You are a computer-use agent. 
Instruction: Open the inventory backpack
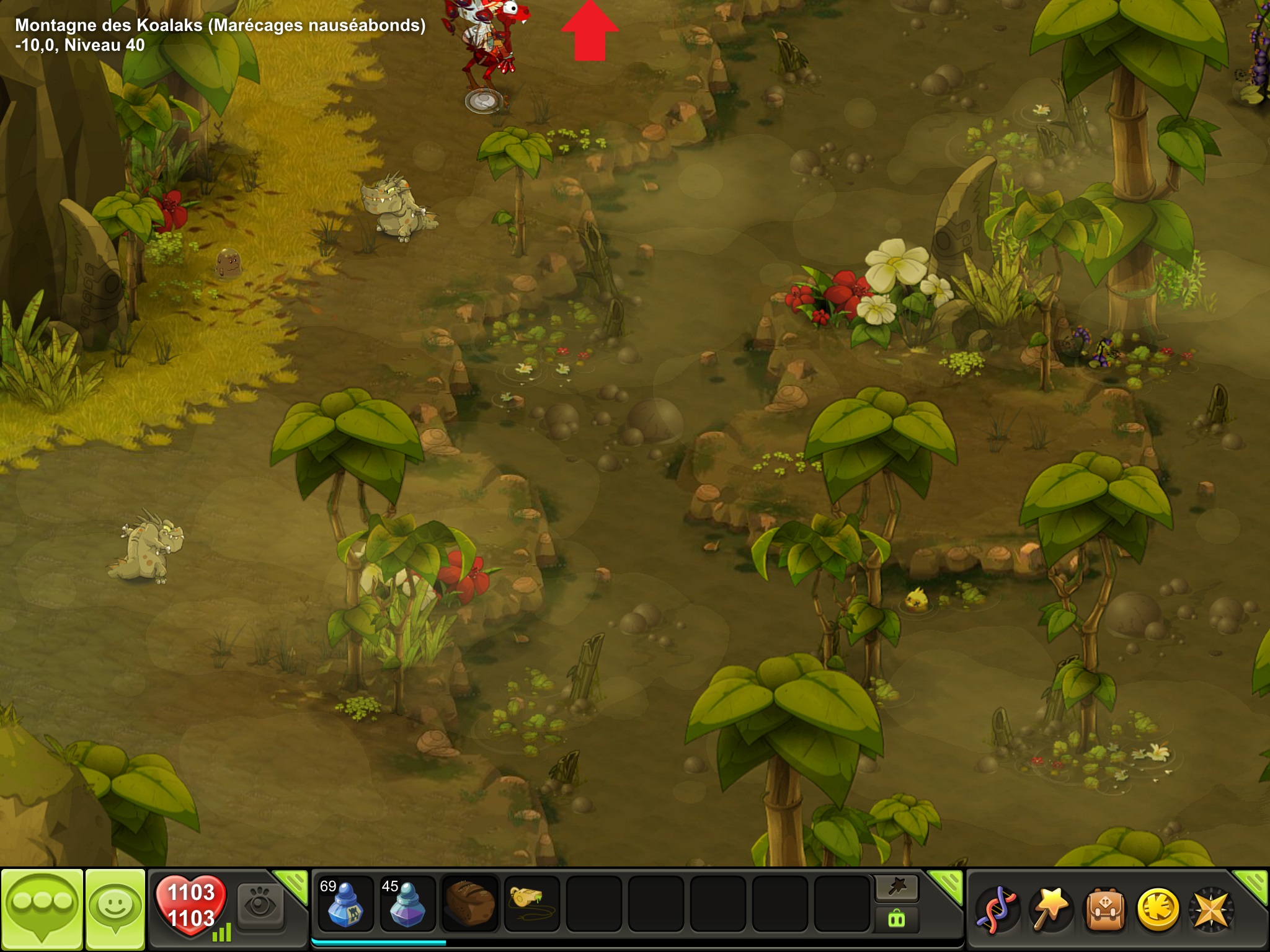coord(1104,909)
